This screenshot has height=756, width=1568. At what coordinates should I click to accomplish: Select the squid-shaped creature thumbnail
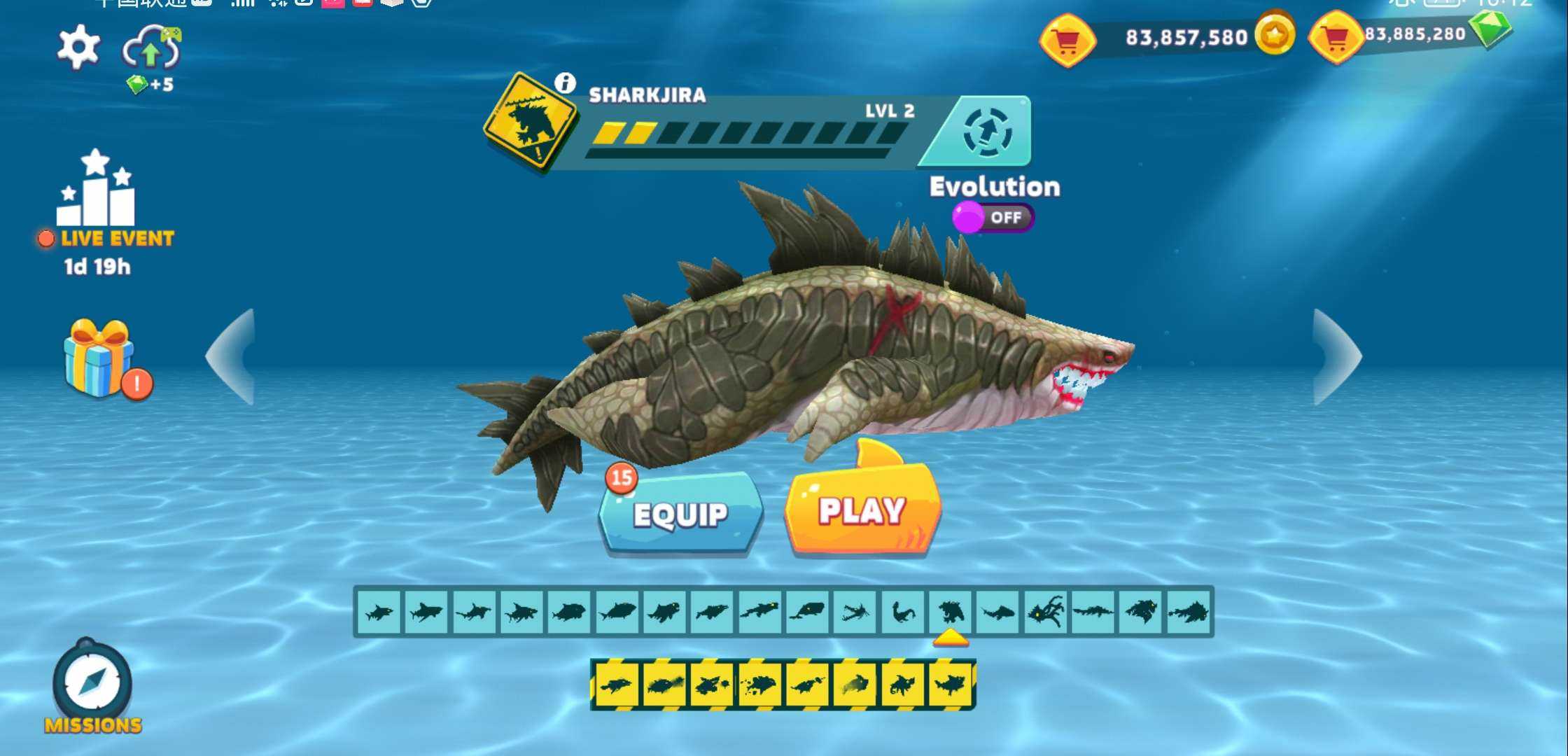[1045, 612]
